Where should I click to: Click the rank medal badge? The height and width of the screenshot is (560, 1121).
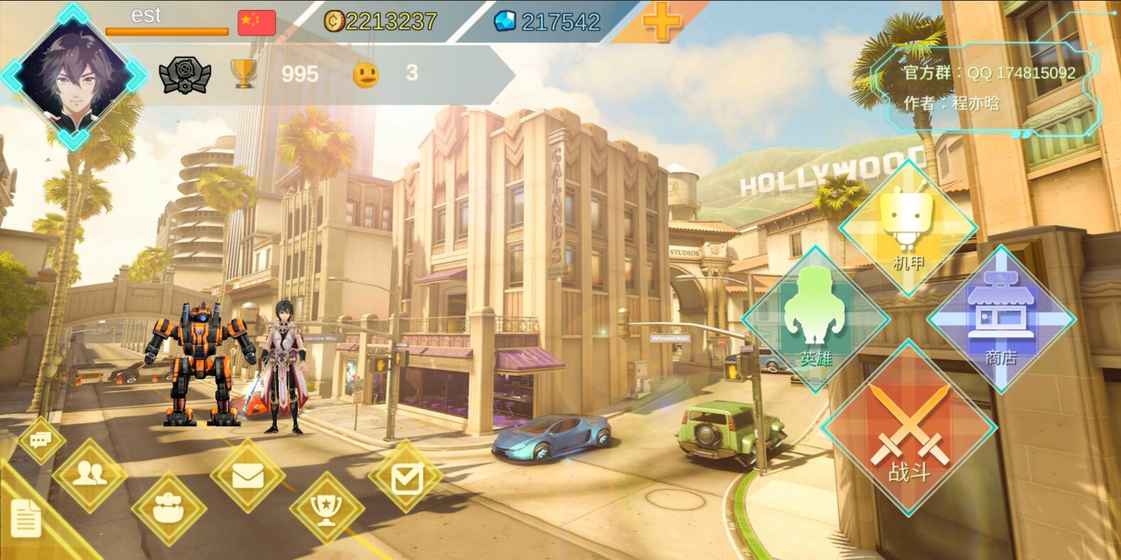[x=185, y=75]
